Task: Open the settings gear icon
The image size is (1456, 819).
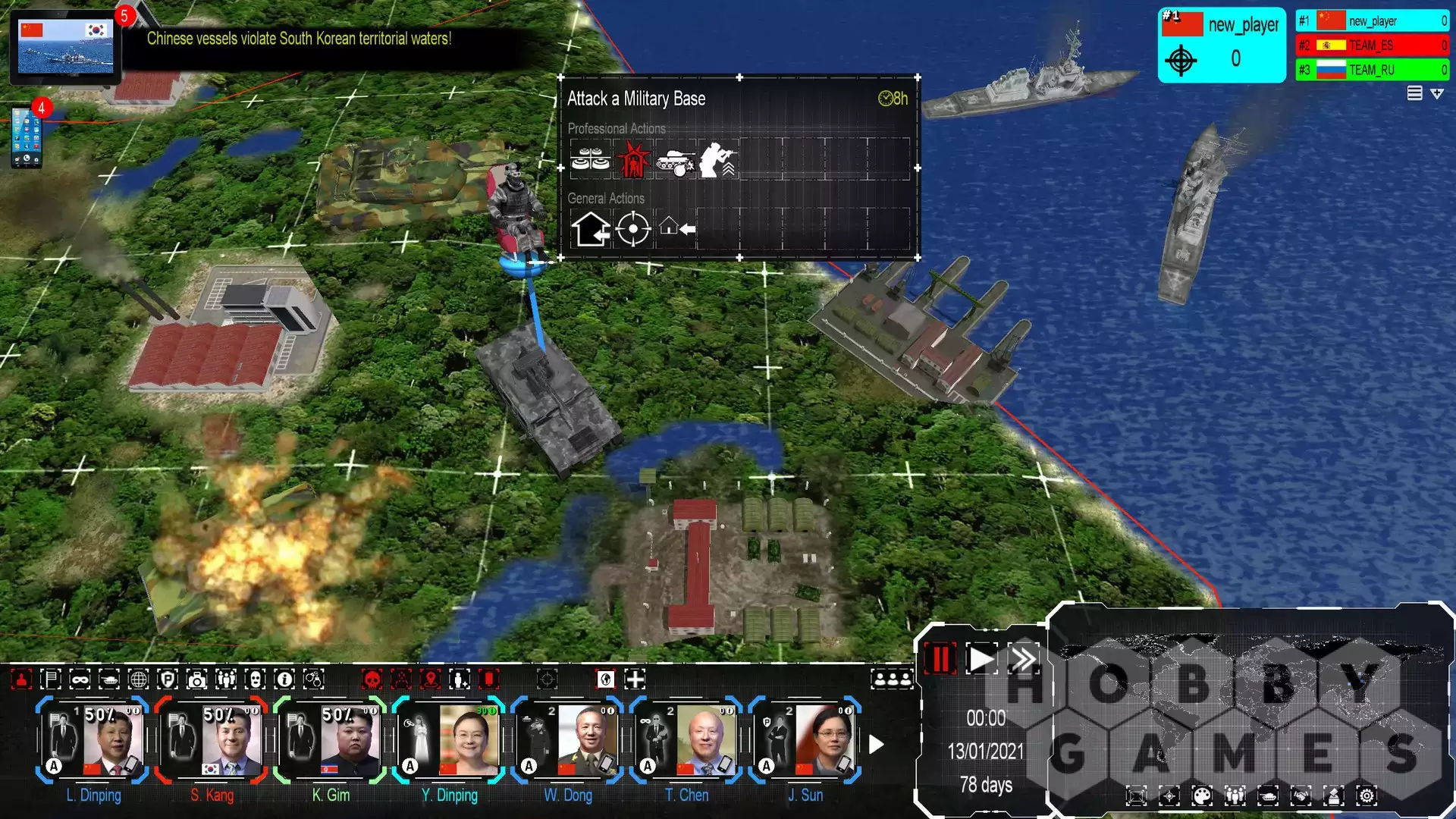Action: pos(1367,795)
